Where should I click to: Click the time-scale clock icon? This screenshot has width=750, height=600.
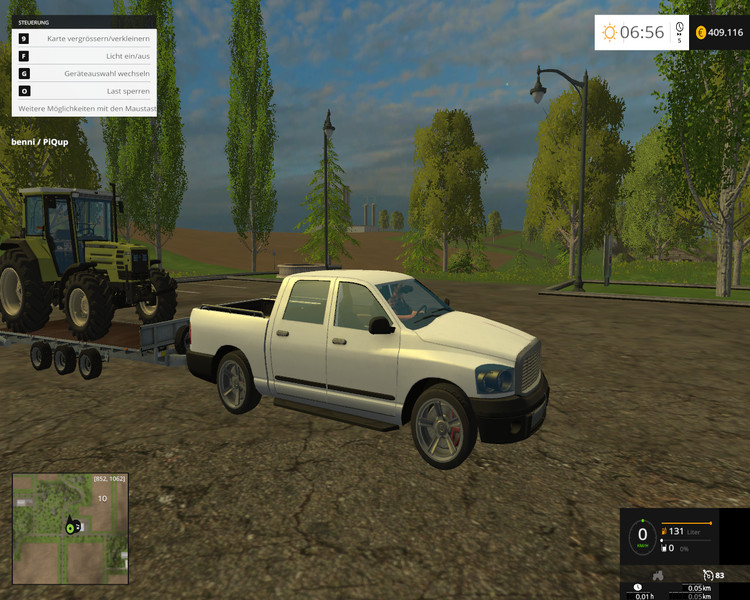(x=679, y=28)
